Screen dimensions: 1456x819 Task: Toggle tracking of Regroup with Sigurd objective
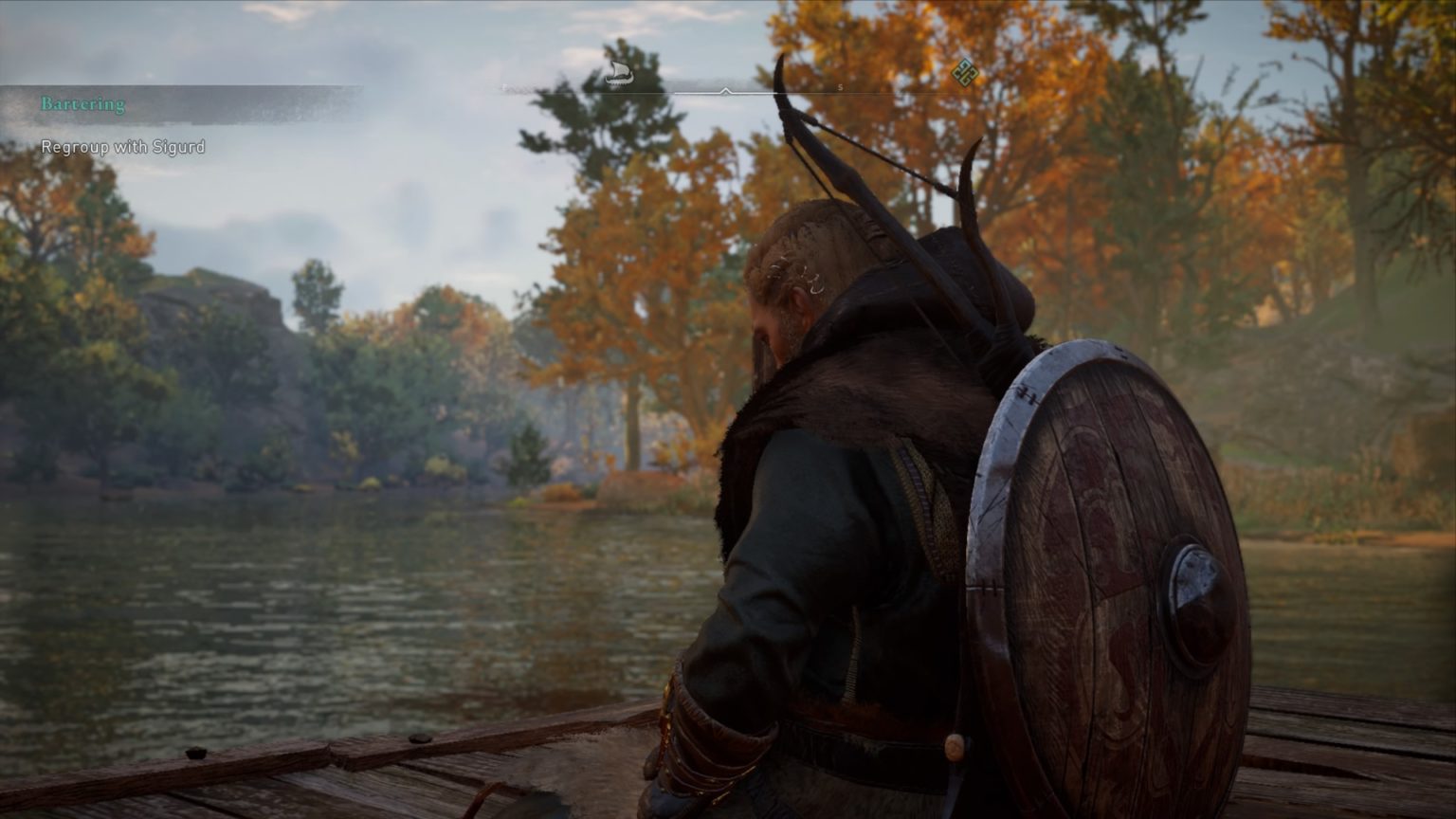[x=122, y=148]
